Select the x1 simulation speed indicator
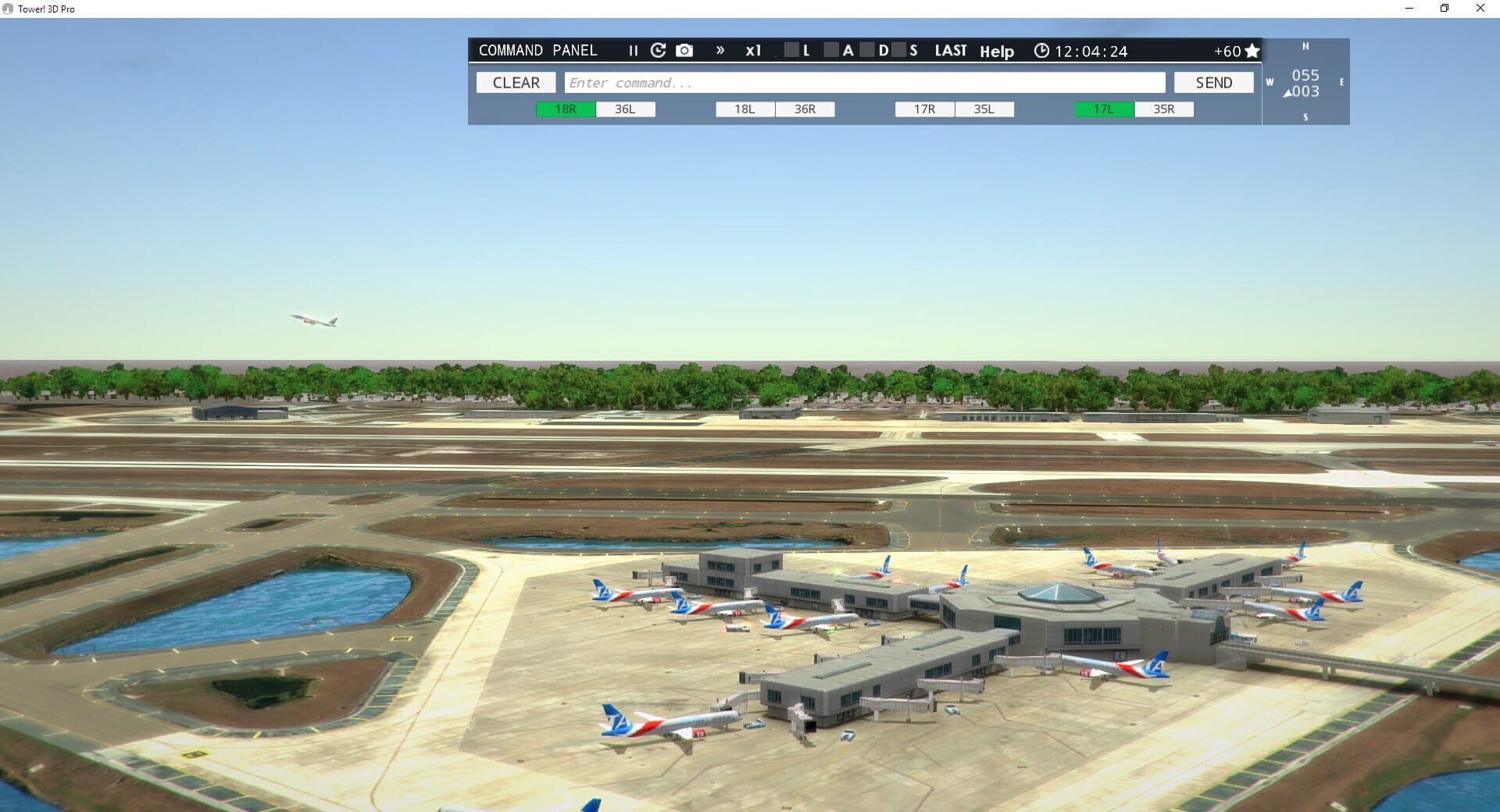Image resolution: width=1500 pixels, height=812 pixels. click(x=753, y=50)
